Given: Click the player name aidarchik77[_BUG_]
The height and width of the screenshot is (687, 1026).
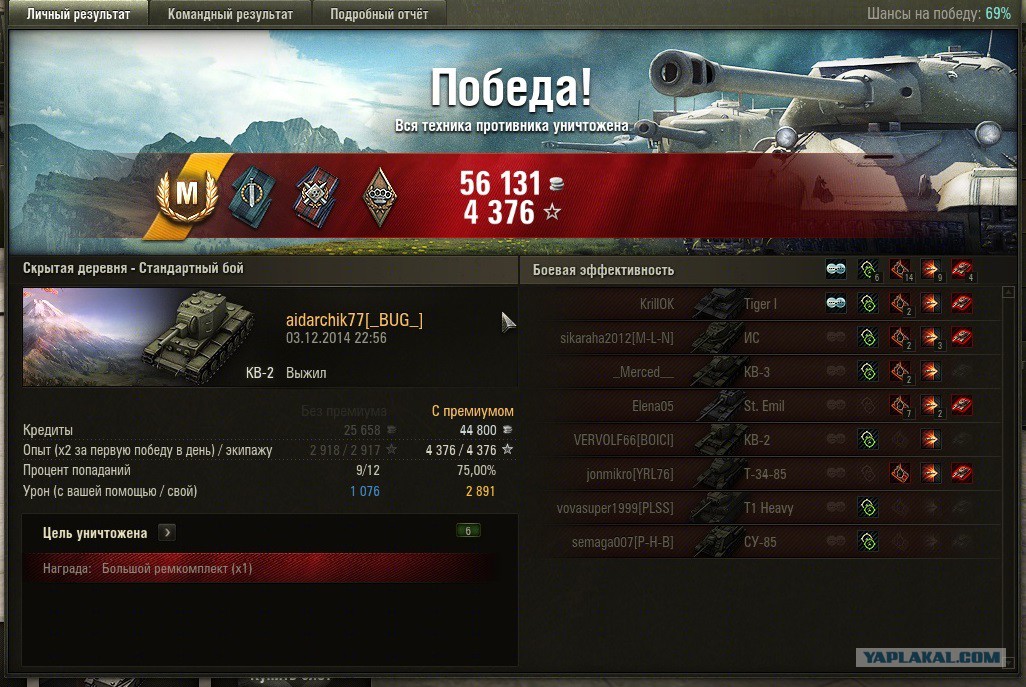Looking at the screenshot, I should 354,319.
